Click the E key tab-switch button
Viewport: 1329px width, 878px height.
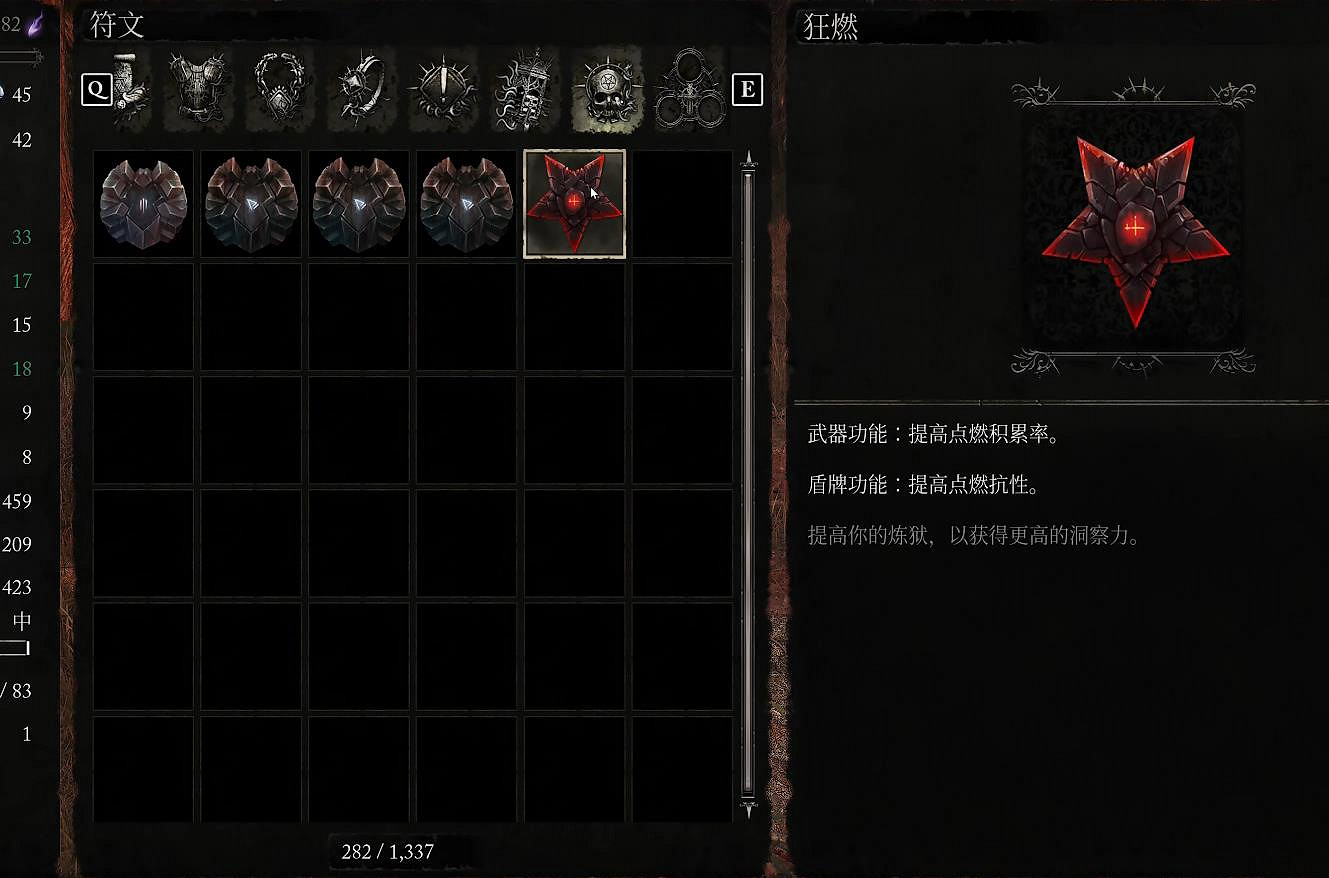(747, 89)
